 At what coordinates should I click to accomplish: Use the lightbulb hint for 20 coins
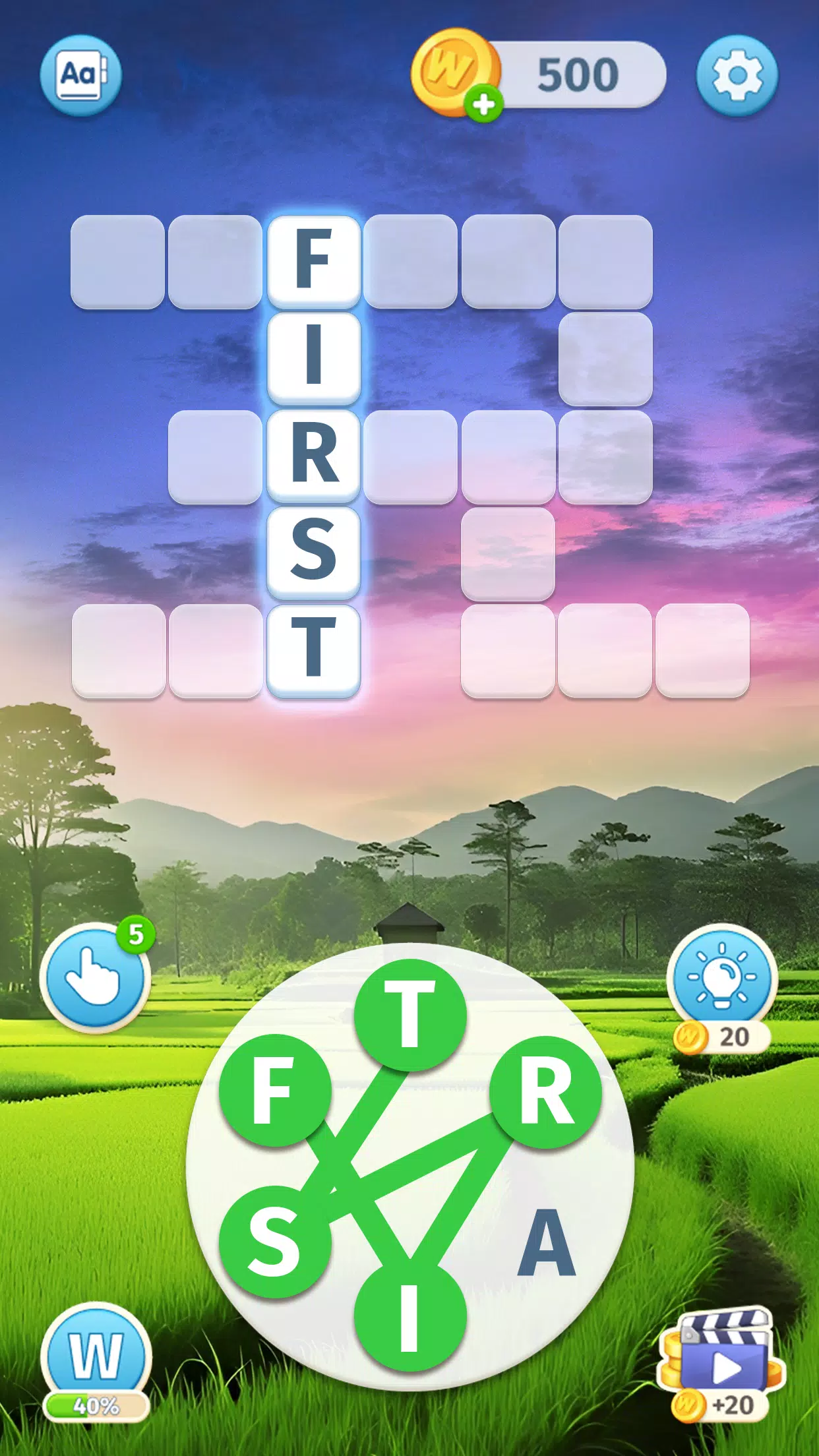[x=722, y=977]
